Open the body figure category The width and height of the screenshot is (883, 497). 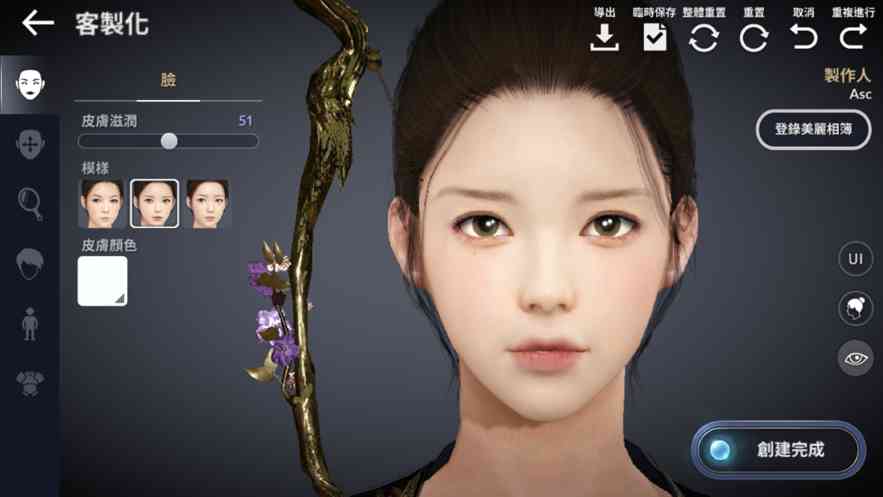click(30, 323)
